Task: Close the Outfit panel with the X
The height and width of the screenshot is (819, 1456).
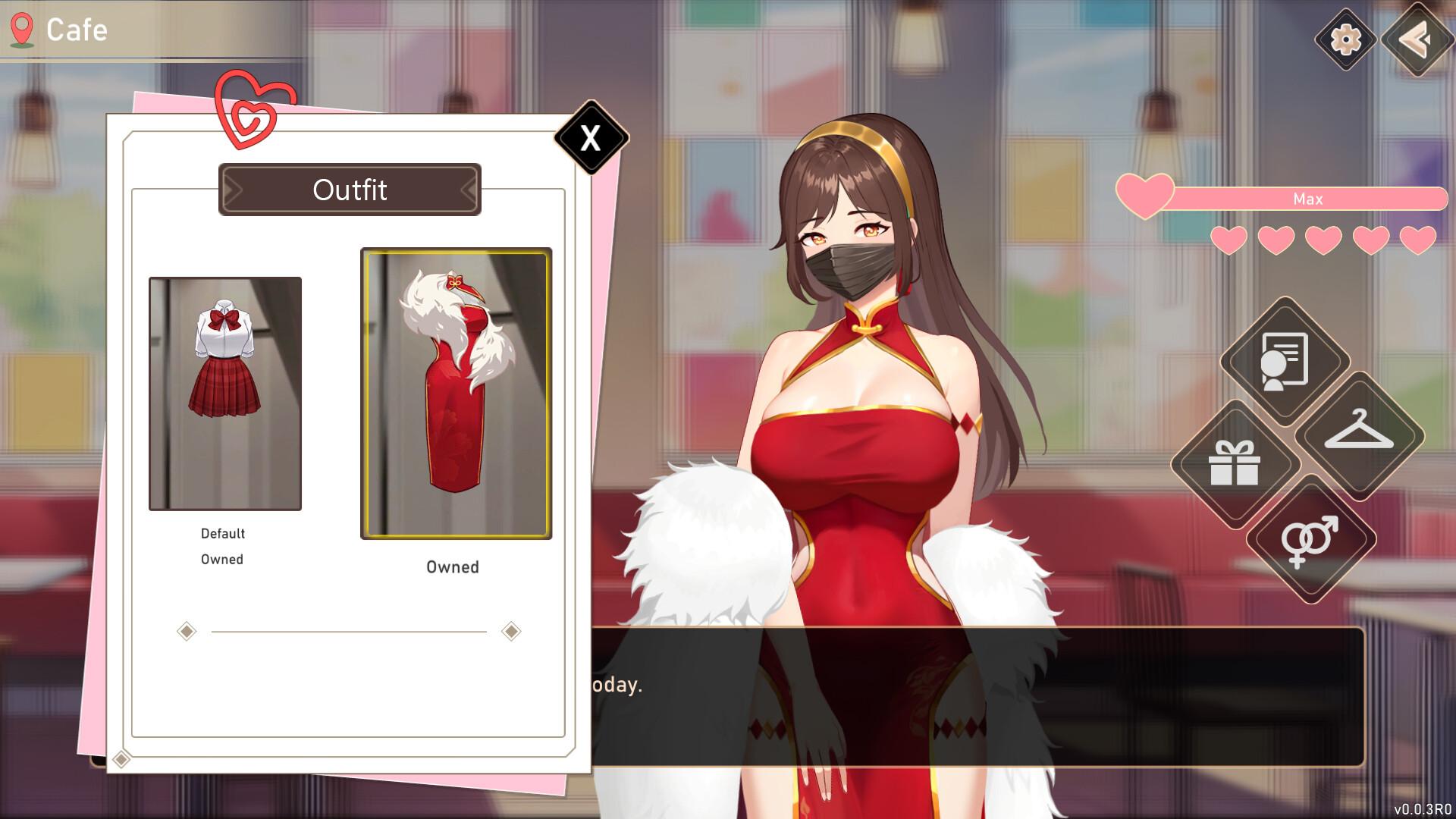Action: pos(591,136)
